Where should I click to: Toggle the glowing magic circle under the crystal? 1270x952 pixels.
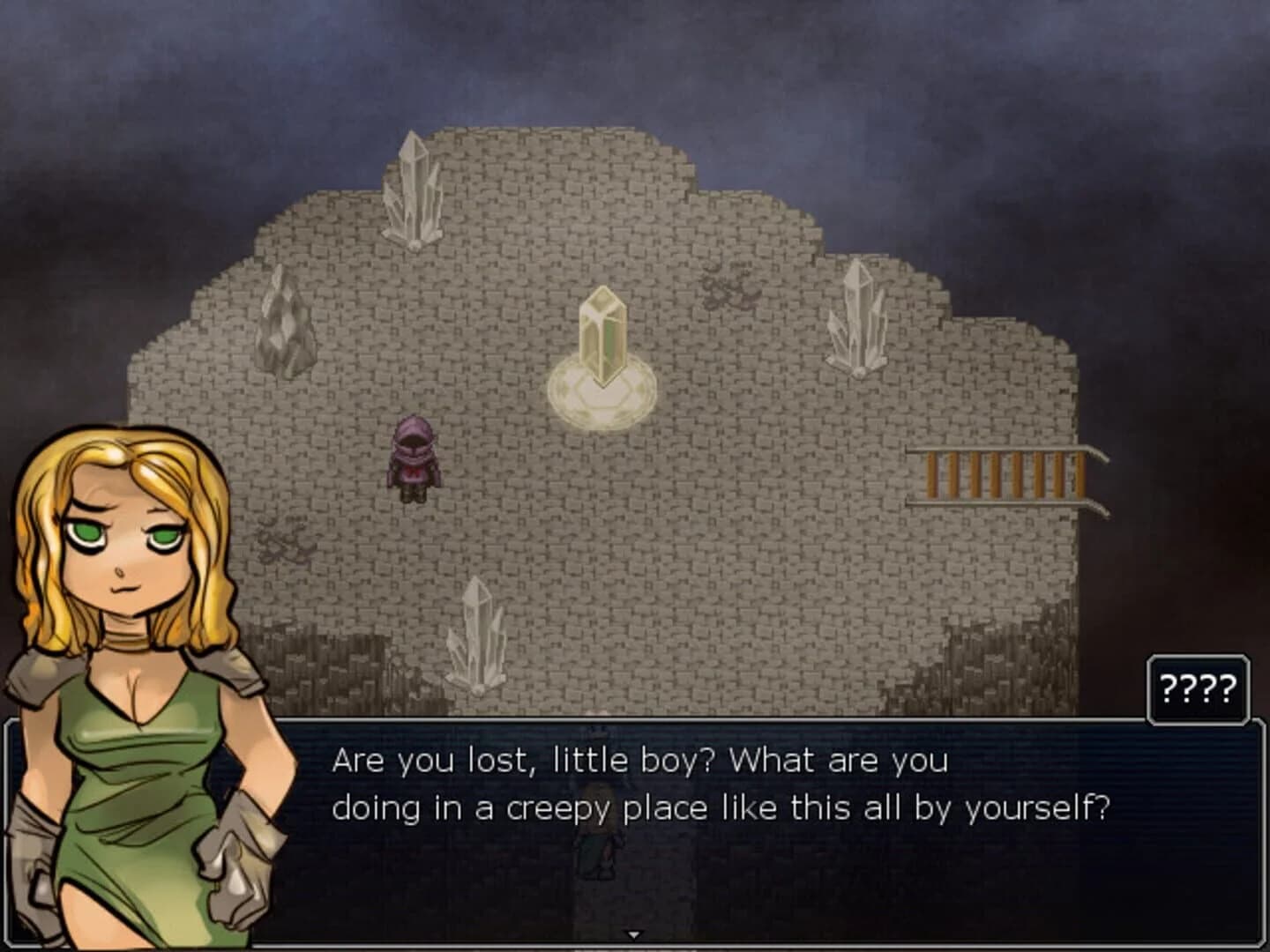pos(602,392)
